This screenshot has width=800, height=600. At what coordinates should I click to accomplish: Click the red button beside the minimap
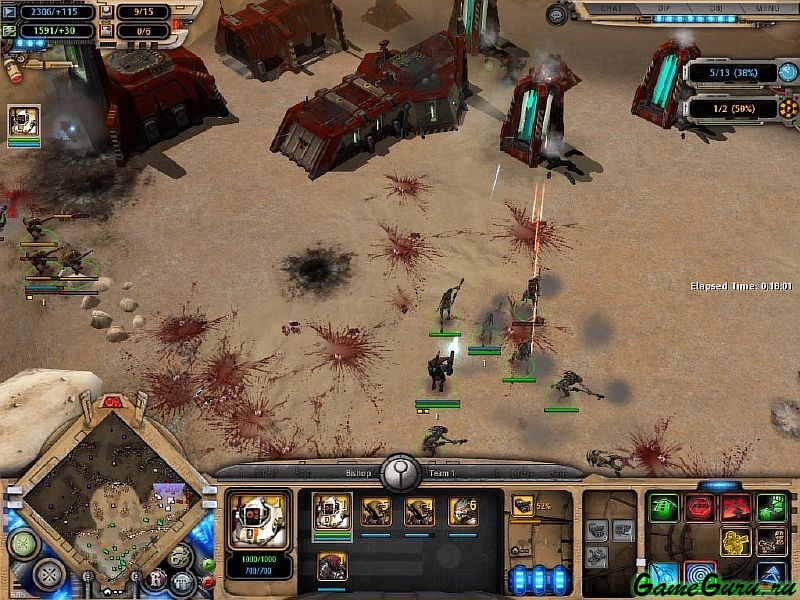click(x=208, y=580)
